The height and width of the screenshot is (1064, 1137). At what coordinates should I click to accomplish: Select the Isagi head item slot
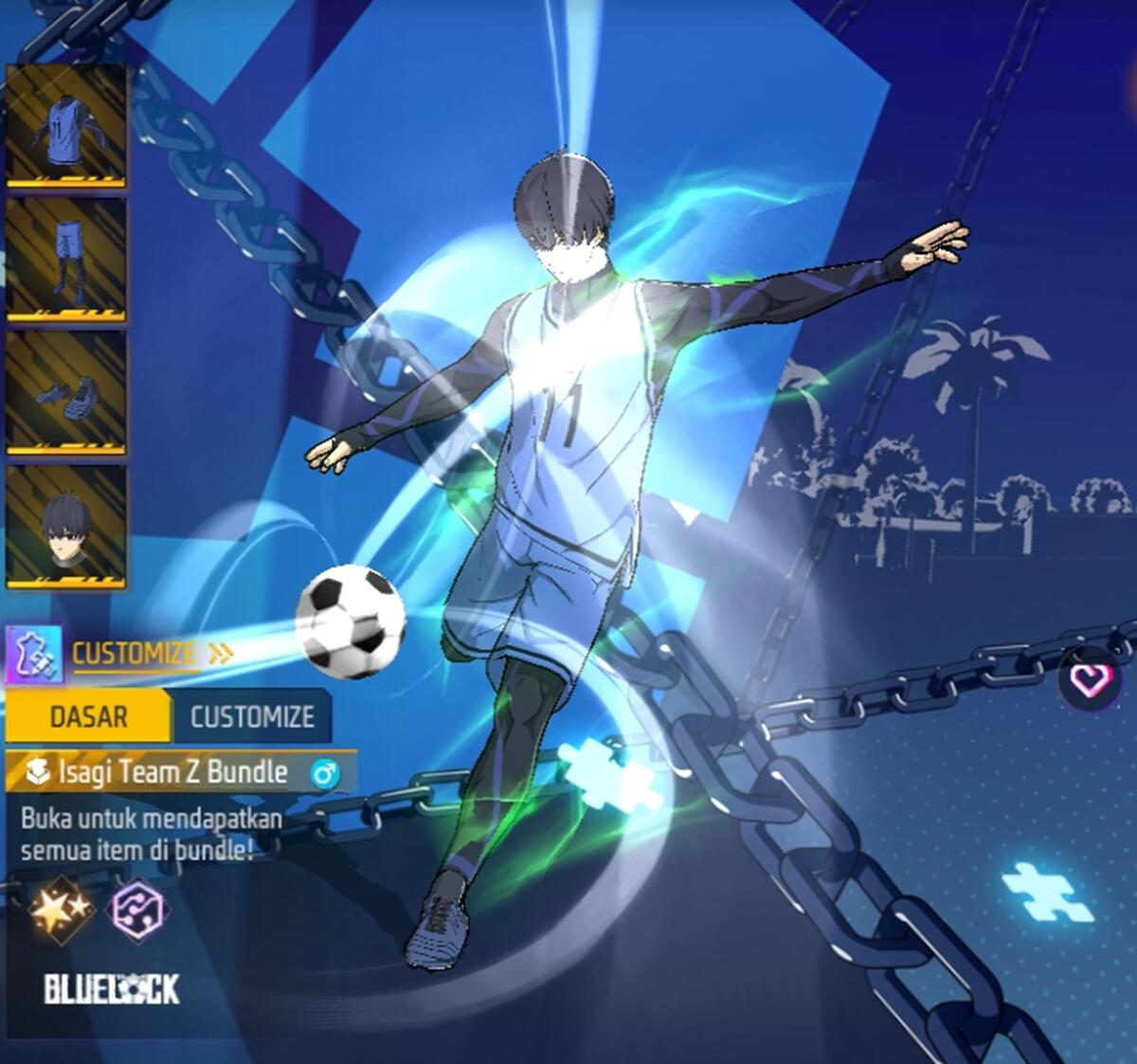point(66,526)
